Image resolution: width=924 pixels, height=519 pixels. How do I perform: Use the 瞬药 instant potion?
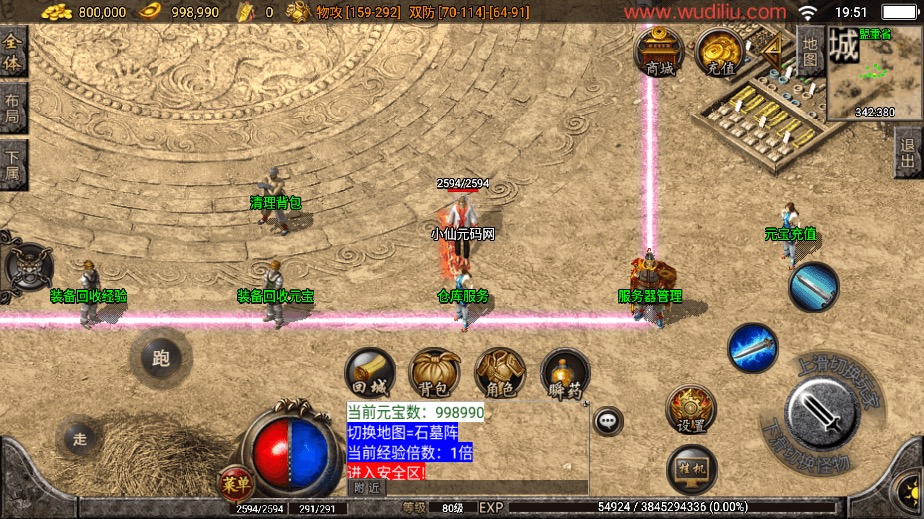tap(565, 373)
